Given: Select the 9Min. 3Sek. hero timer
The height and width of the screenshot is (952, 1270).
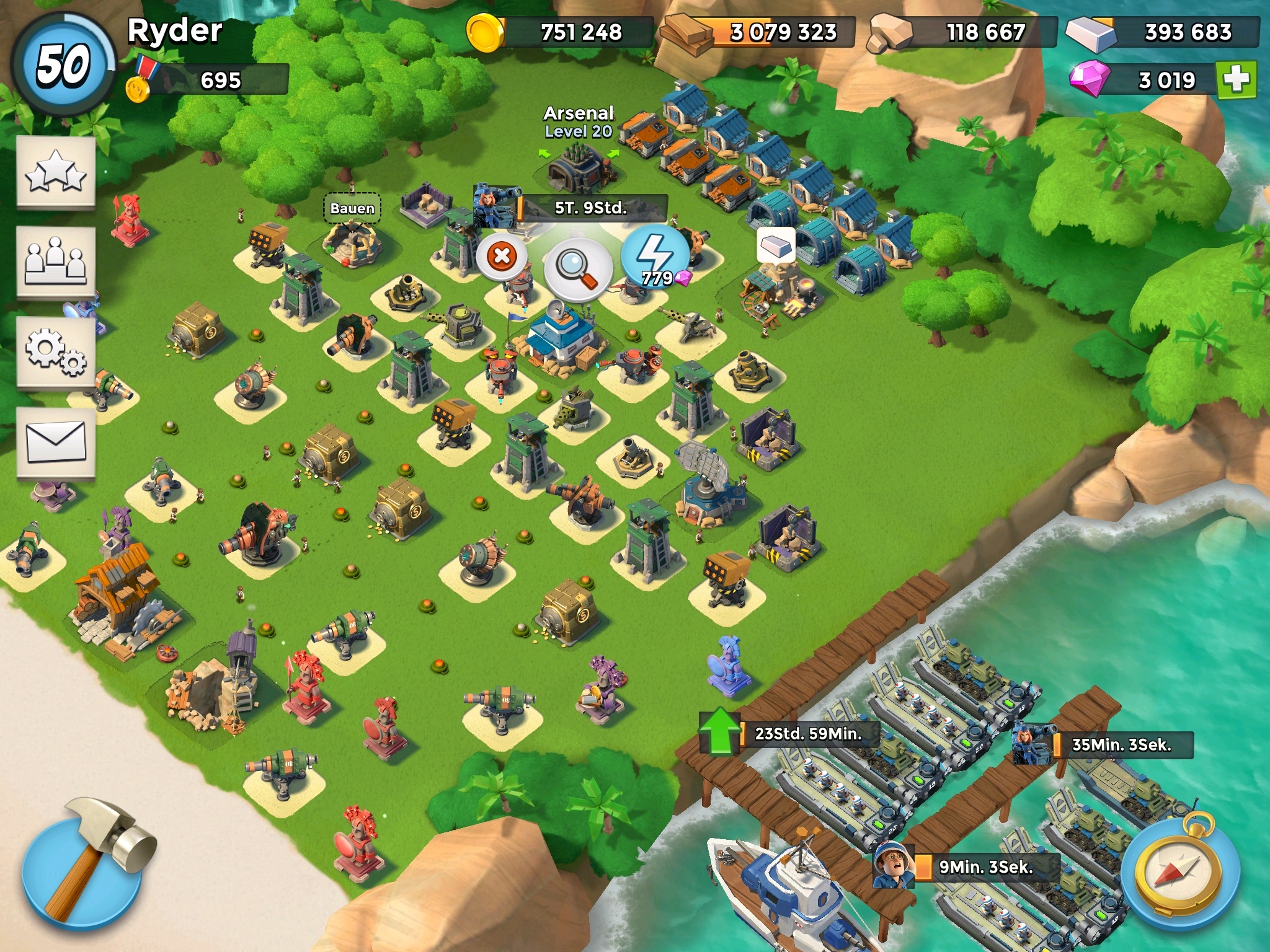Looking at the screenshot, I should 986,867.
